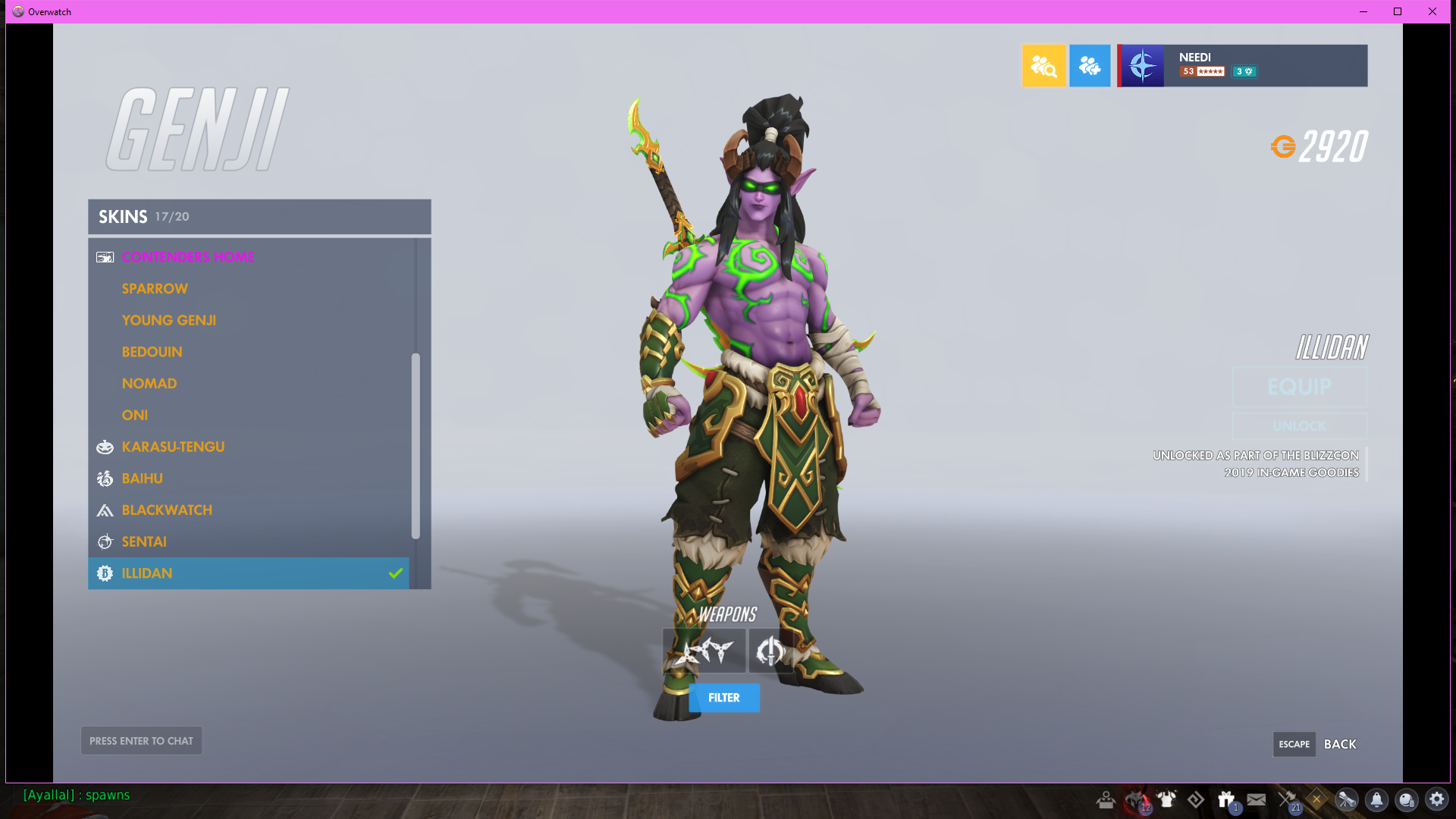Open the invite players to group icon
Image resolution: width=1456 pixels, height=819 pixels.
pyautogui.click(x=1090, y=66)
